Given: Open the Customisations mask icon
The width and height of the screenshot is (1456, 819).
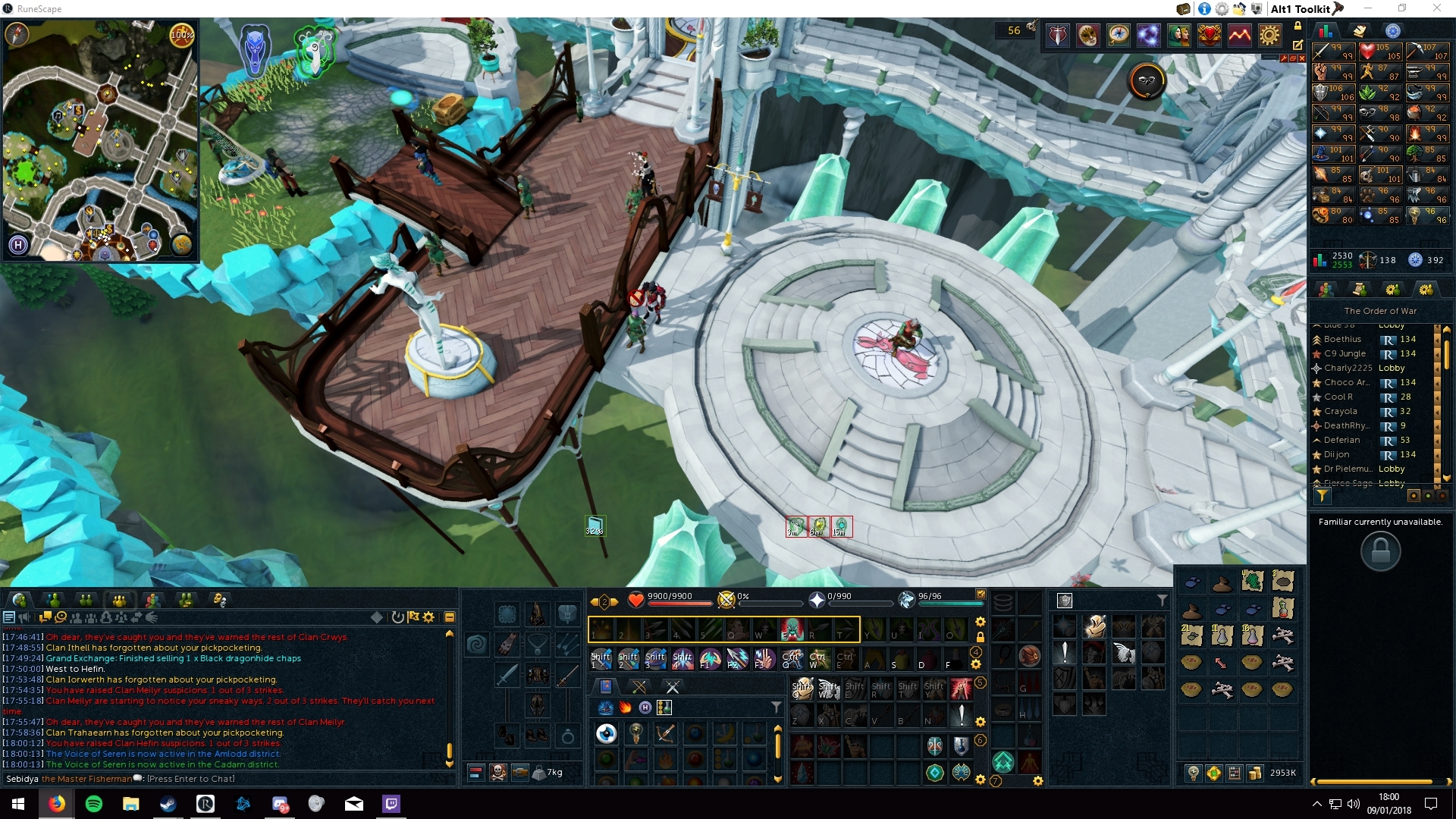Looking at the screenshot, I should 1087,35.
